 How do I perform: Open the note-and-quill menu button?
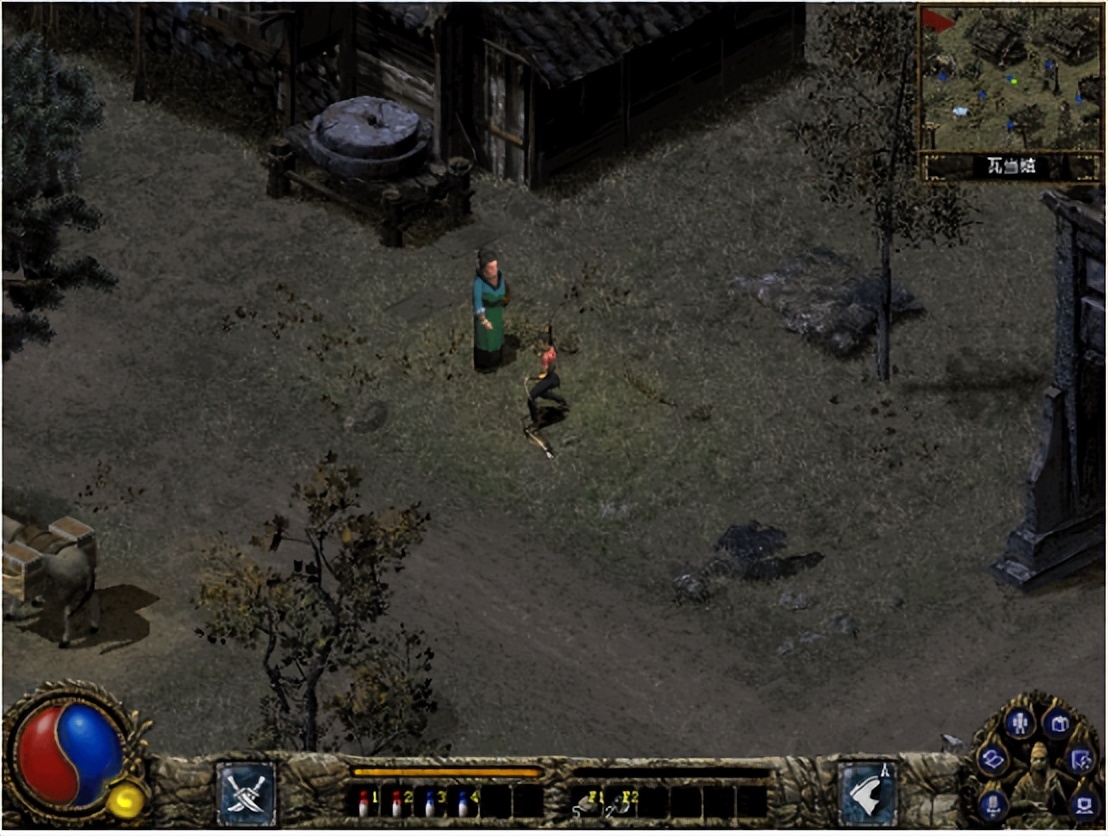pyautogui.click(x=1080, y=762)
